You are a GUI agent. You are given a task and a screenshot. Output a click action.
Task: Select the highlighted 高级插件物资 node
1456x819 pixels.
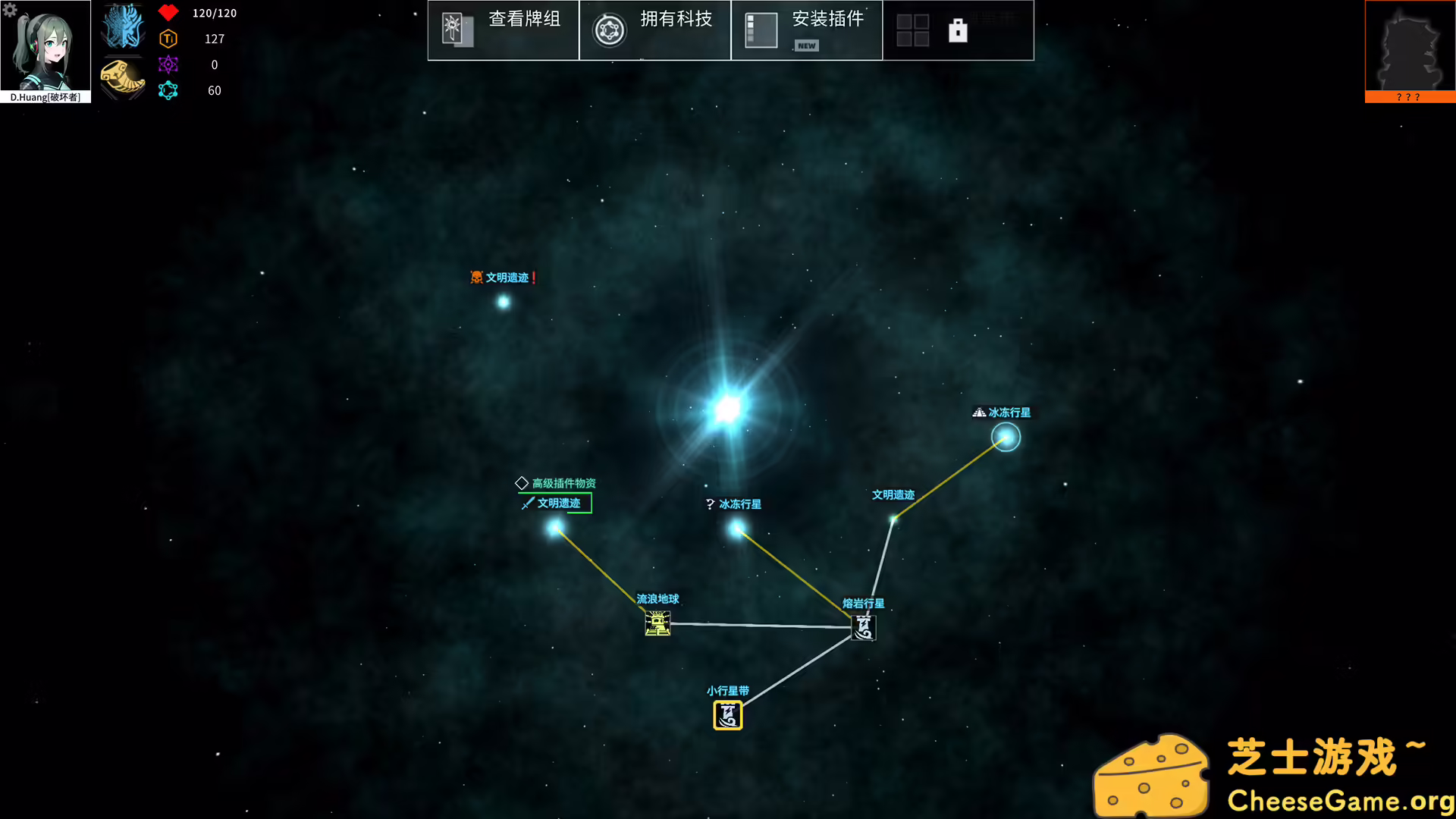coord(556,529)
